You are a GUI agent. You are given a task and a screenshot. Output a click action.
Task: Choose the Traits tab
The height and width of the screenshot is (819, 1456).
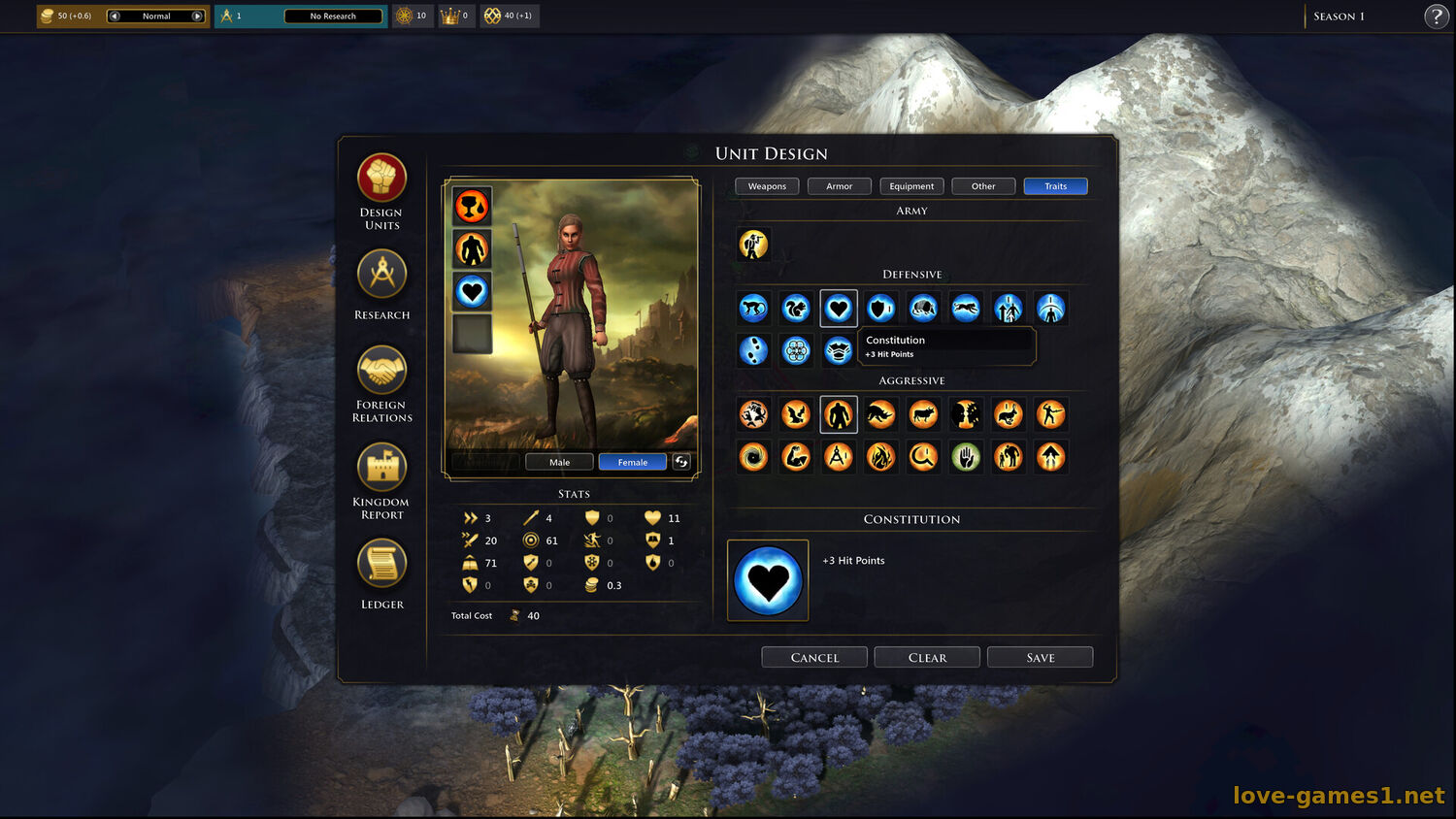click(x=1055, y=186)
